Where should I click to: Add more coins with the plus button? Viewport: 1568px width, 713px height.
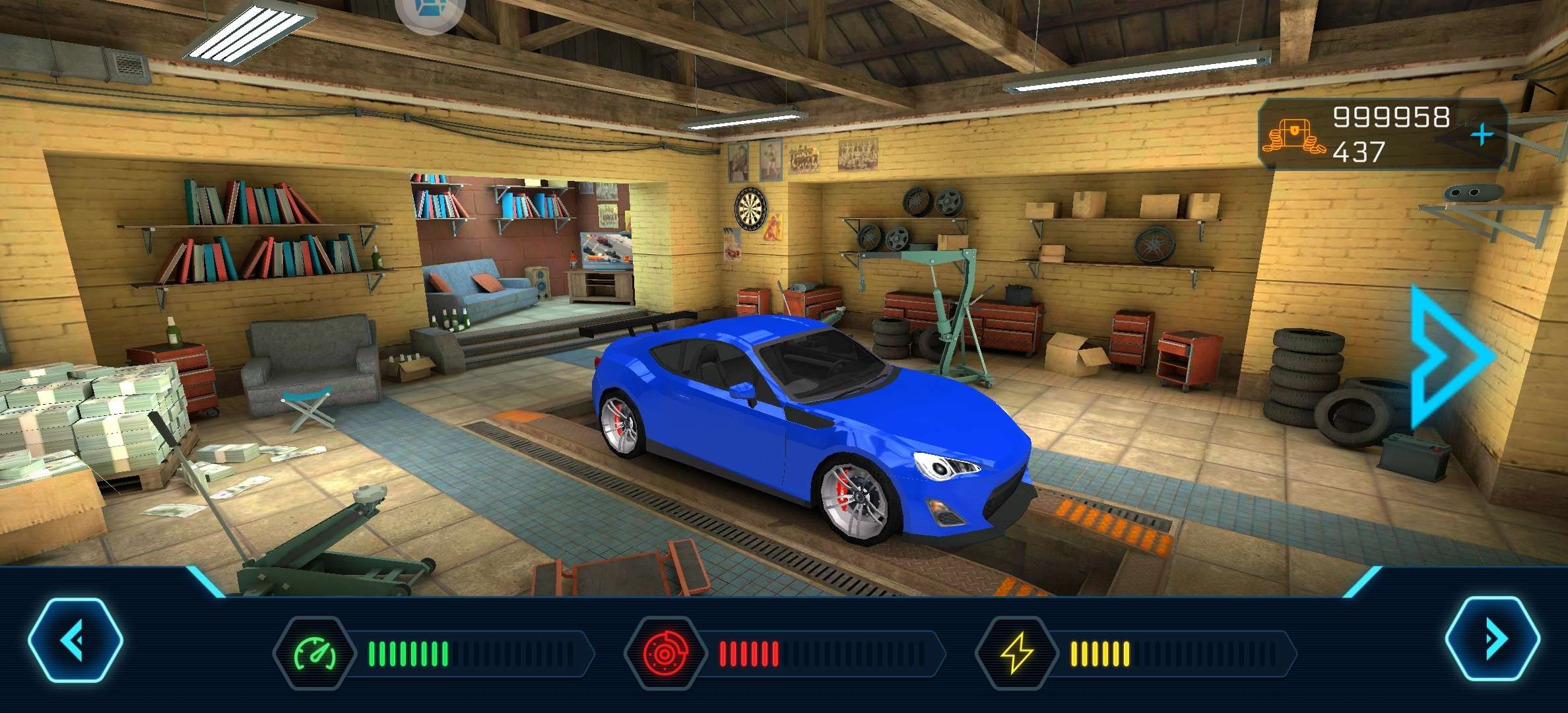pos(1482,135)
